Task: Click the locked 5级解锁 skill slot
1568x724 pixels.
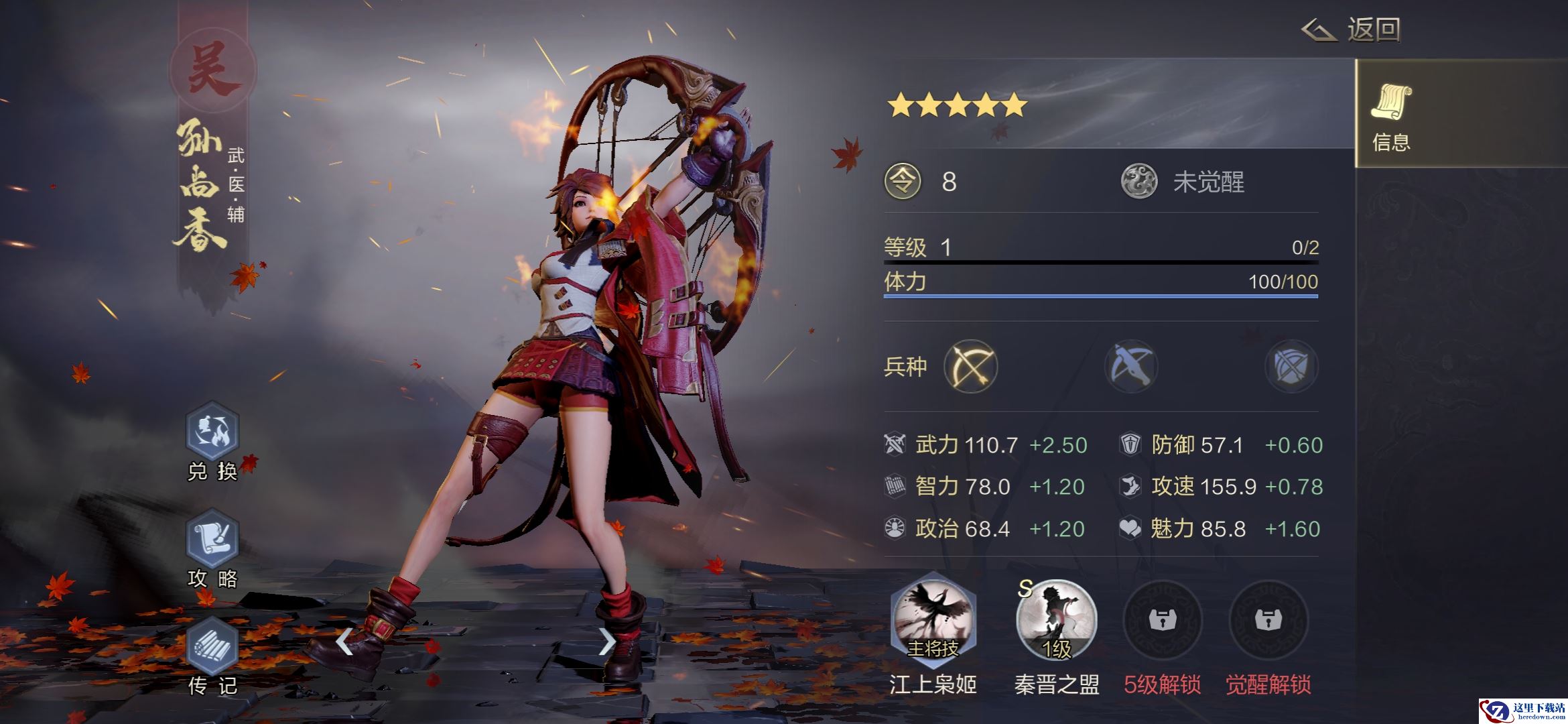Action: pyautogui.click(x=1162, y=620)
